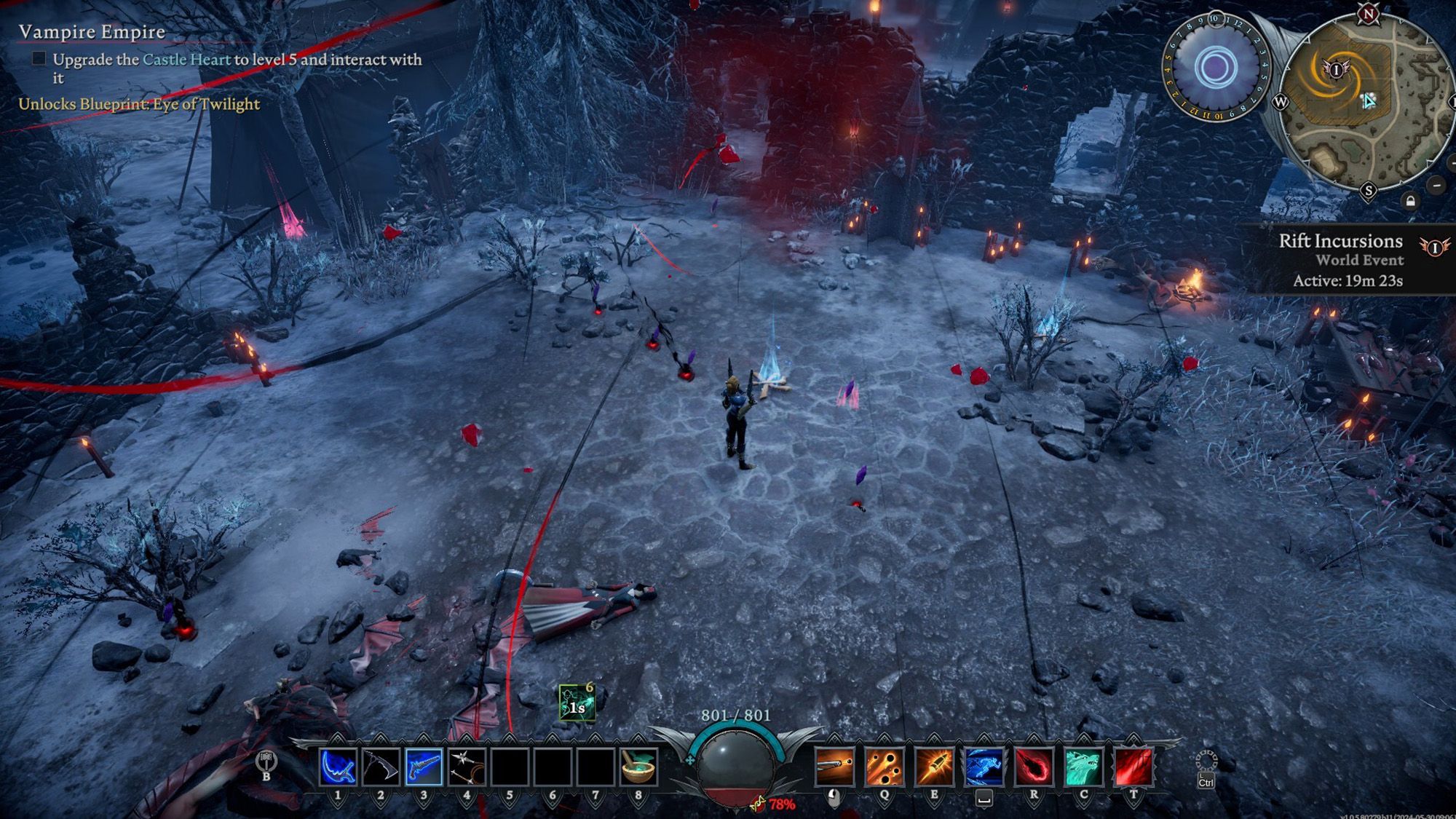The width and height of the screenshot is (1456, 819).
Task: Click the minimap zoom out minus control
Action: (1436, 186)
